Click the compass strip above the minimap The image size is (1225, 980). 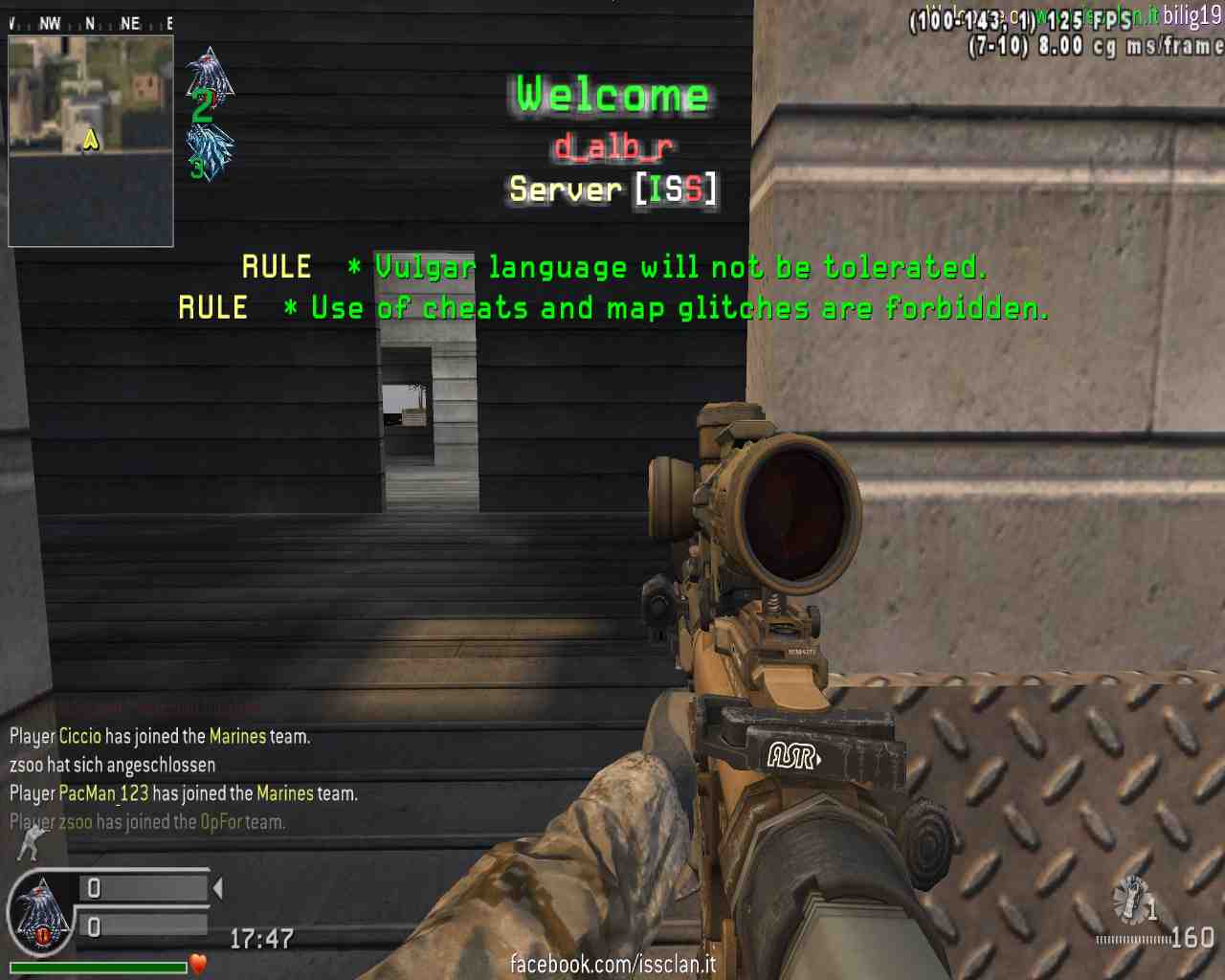point(91,23)
